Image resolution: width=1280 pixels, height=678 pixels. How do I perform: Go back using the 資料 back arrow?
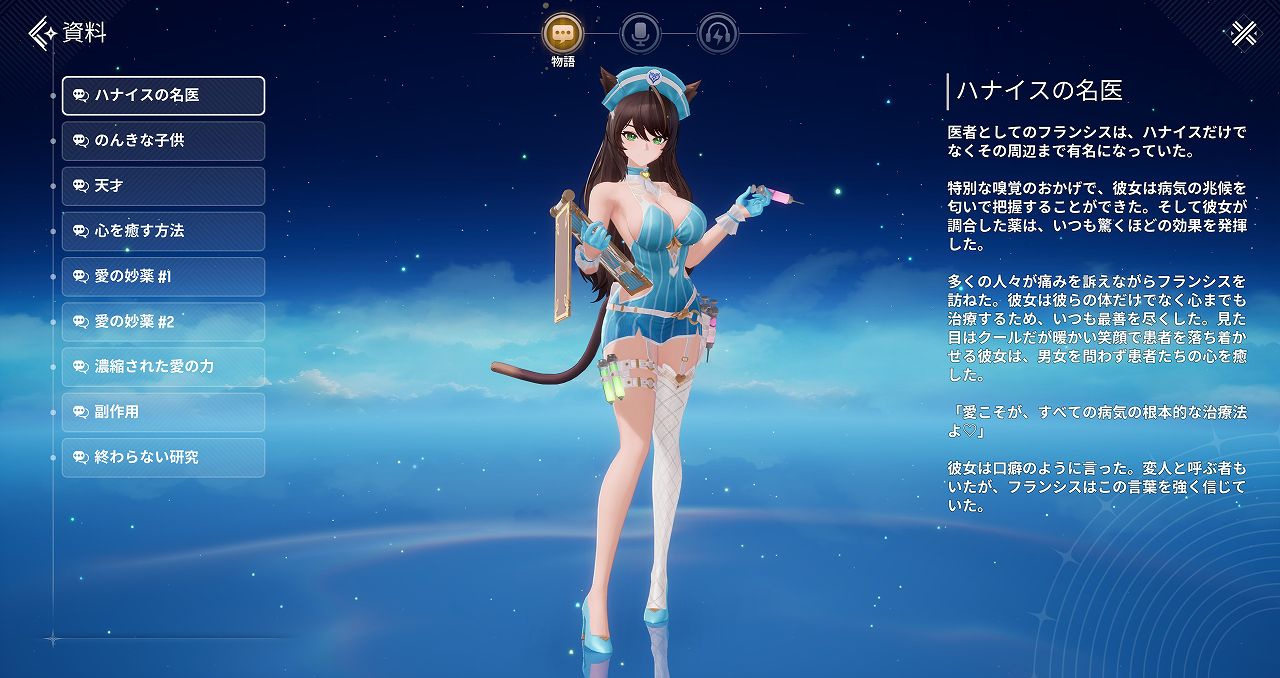(42, 33)
